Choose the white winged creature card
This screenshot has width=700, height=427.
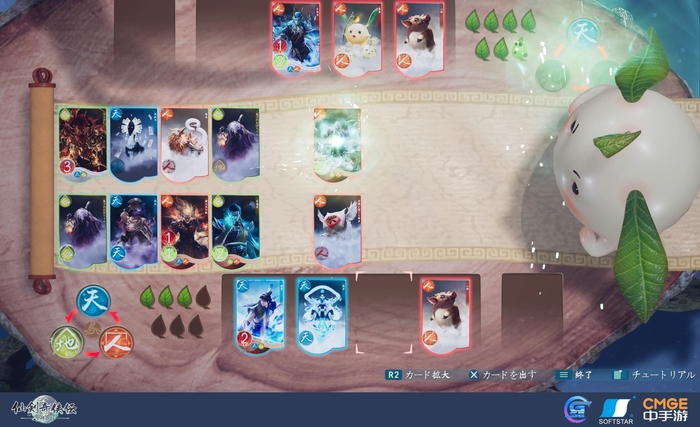(x=337, y=231)
